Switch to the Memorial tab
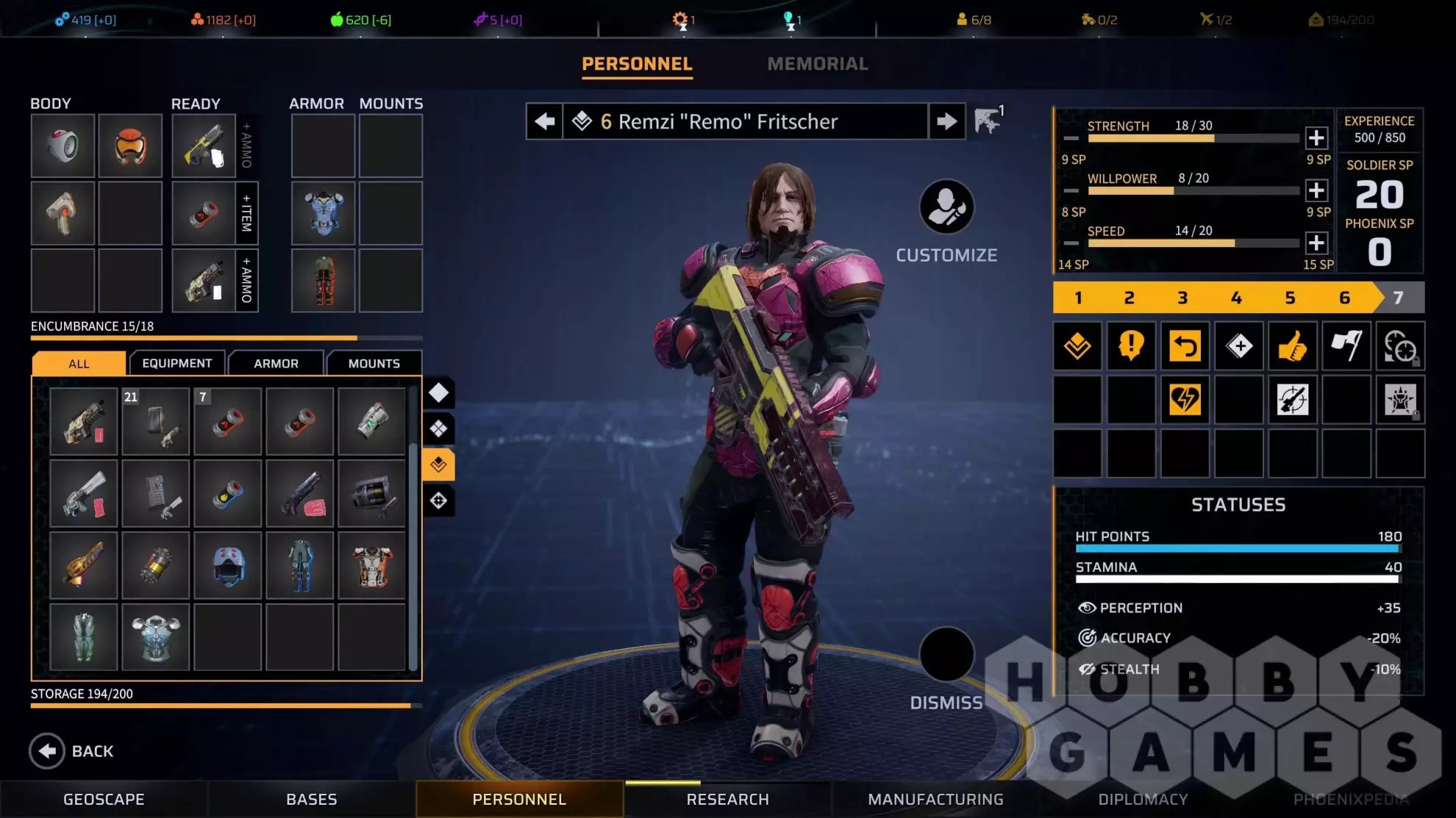The image size is (1456, 818). tap(817, 64)
